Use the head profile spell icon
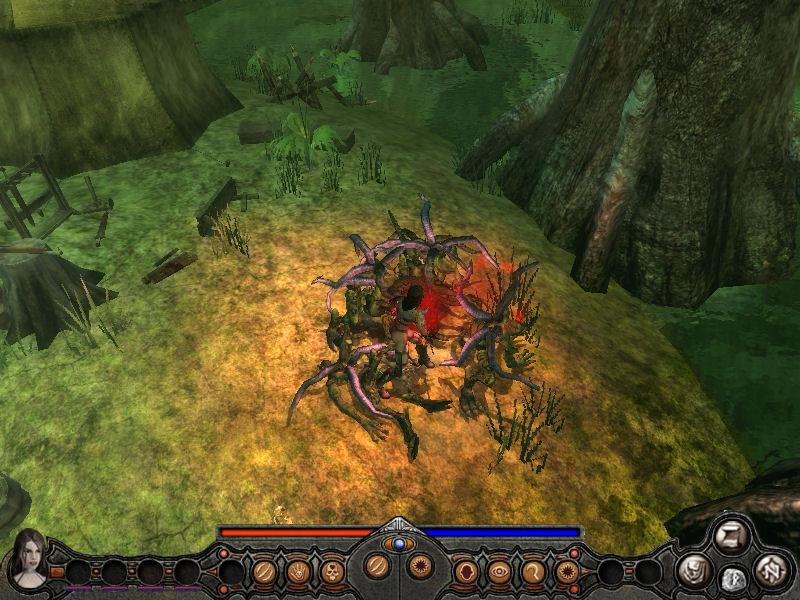Image resolution: width=800 pixels, height=600 pixels. coord(465,572)
